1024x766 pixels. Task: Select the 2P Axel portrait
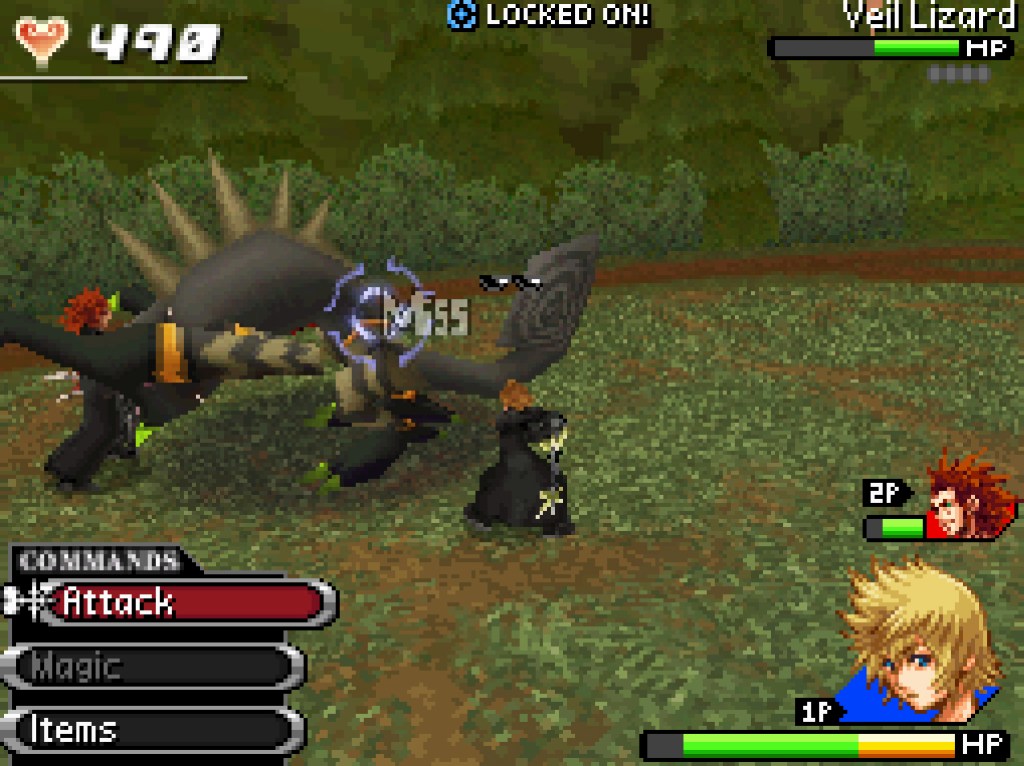click(965, 496)
